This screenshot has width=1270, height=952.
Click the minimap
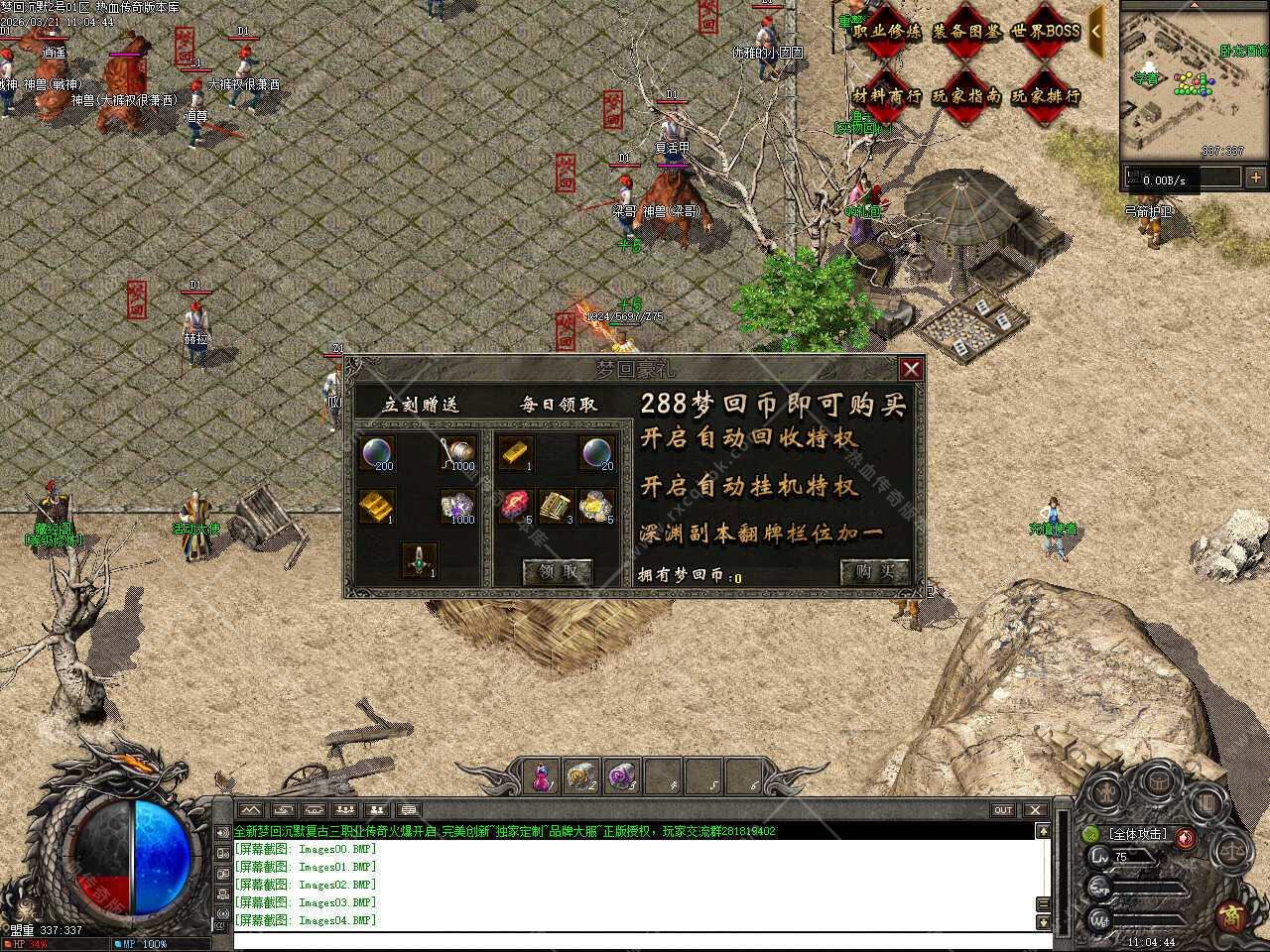pos(1194,81)
